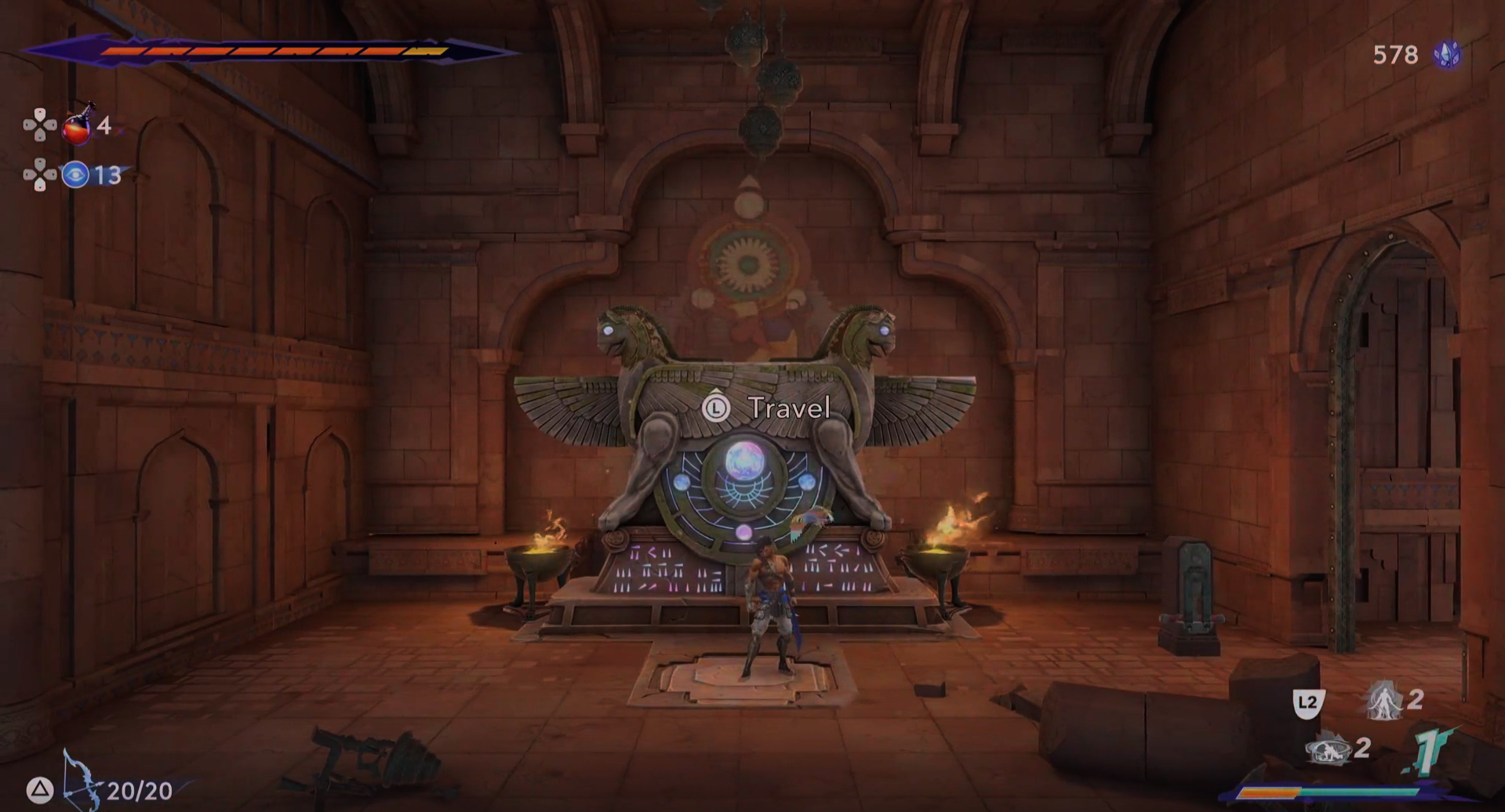Click the purple time crystal currency icon
The height and width of the screenshot is (812, 1505).
pyautogui.click(x=1447, y=54)
